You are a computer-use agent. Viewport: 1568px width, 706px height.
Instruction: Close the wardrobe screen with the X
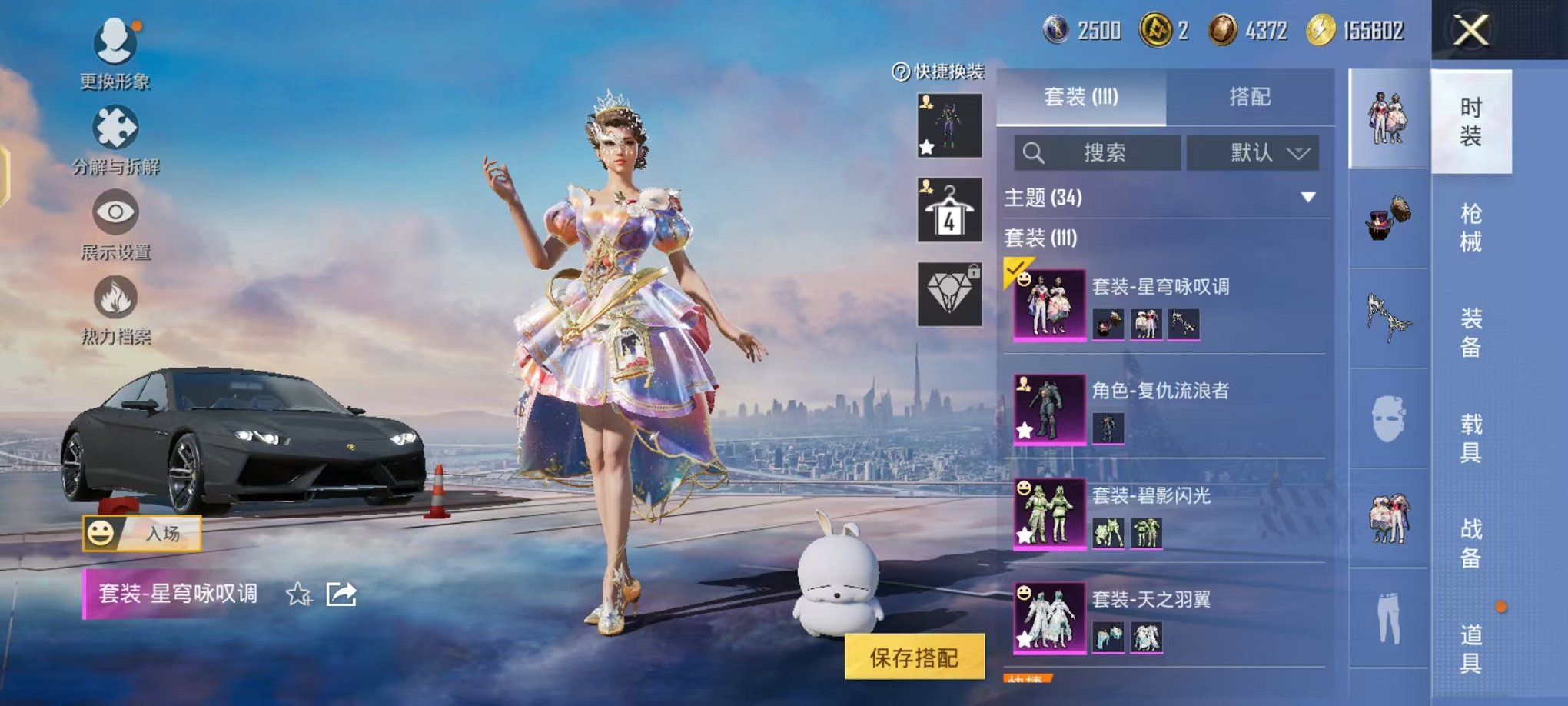(1470, 32)
